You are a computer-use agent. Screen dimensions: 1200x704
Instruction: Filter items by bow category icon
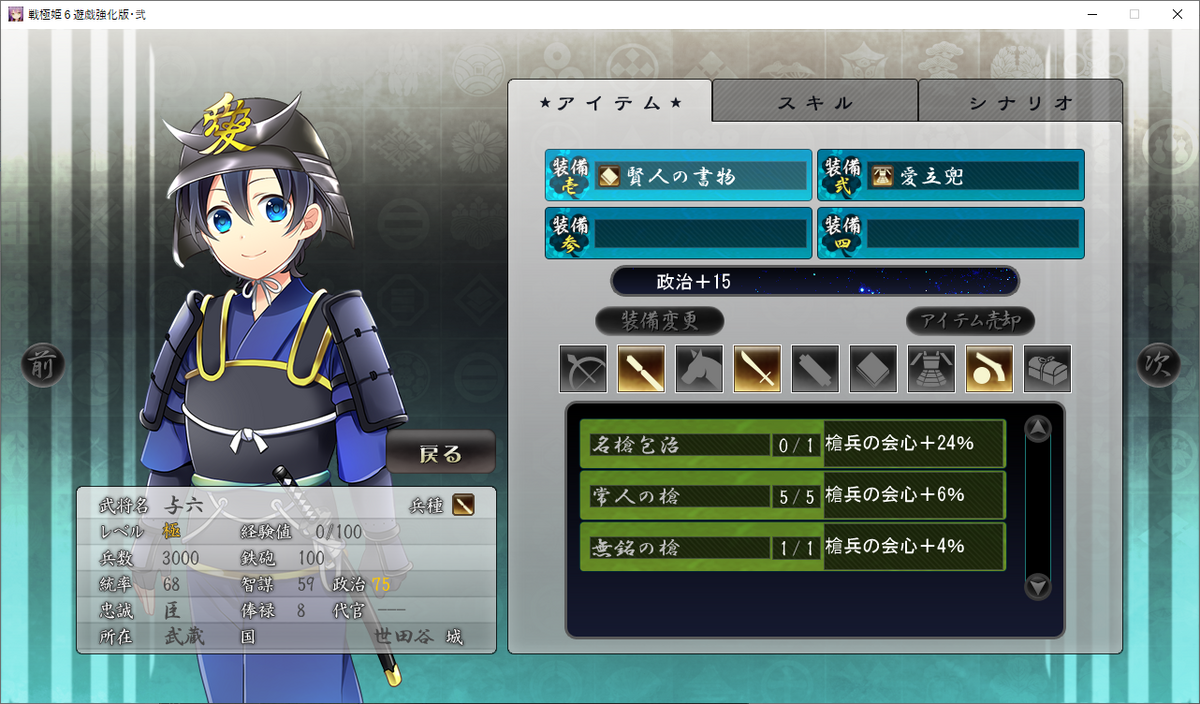tap(583, 369)
